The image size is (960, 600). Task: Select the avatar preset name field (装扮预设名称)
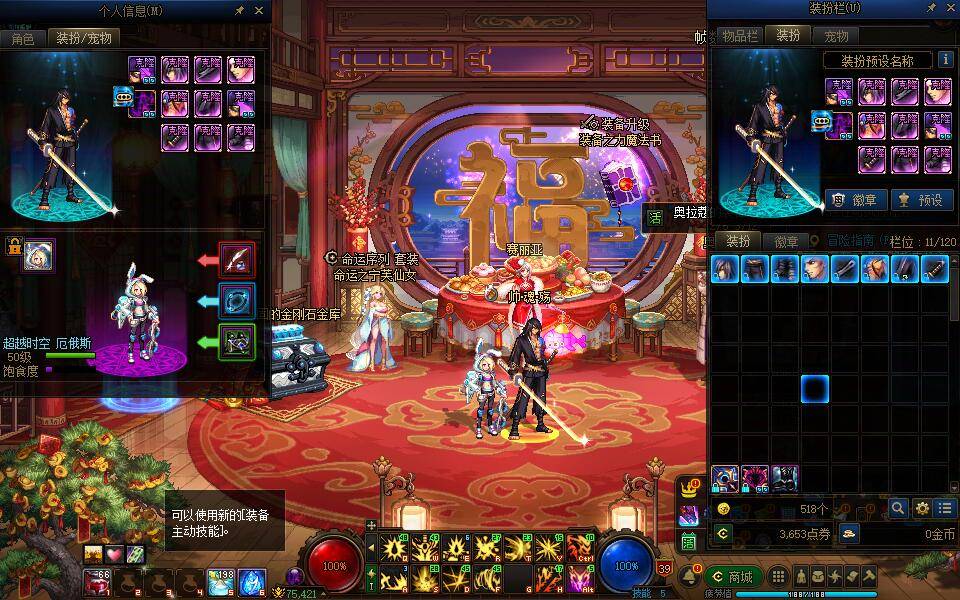(x=877, y=60)
